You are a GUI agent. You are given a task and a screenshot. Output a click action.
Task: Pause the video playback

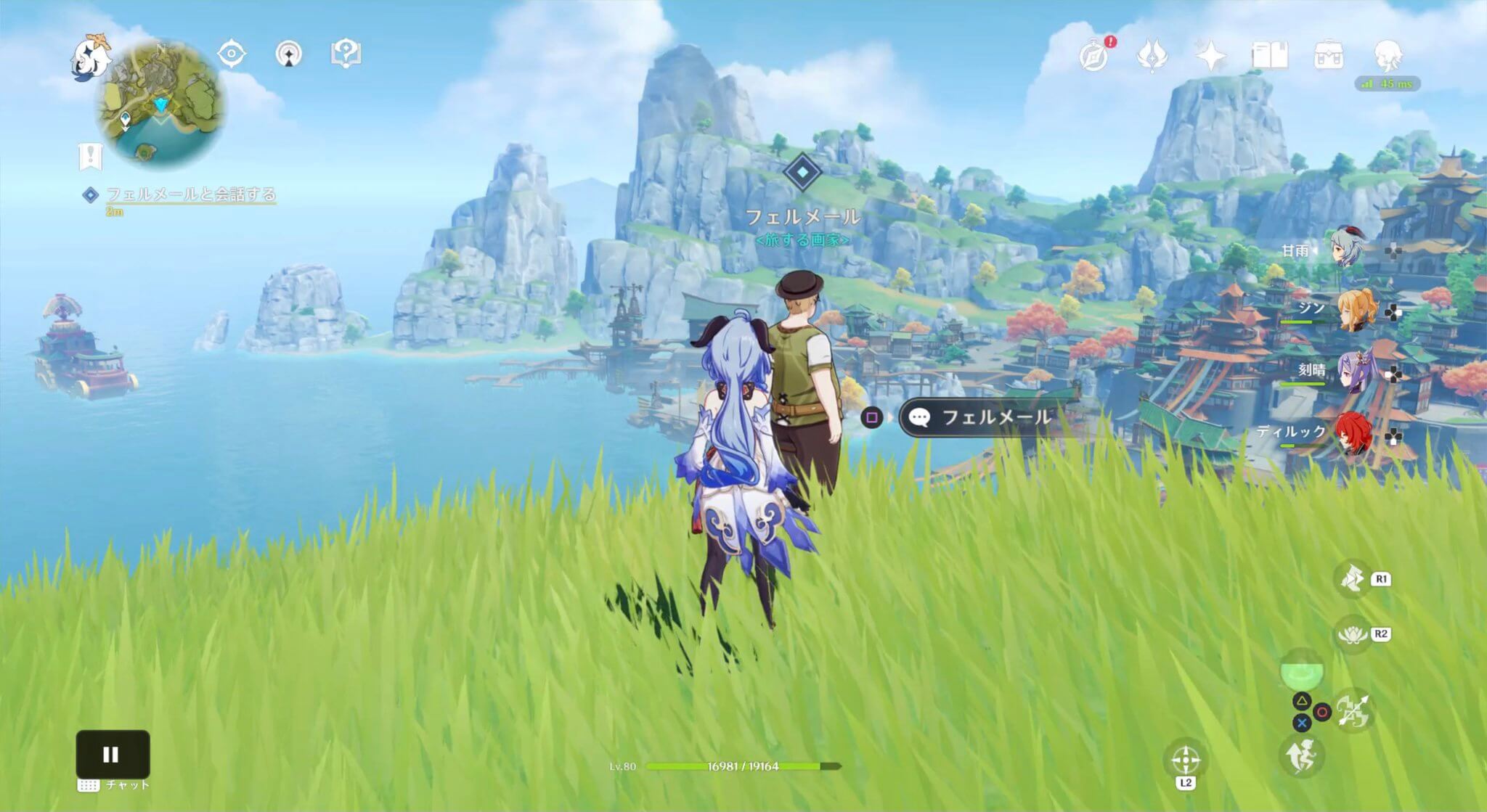[x=113, y=755]
